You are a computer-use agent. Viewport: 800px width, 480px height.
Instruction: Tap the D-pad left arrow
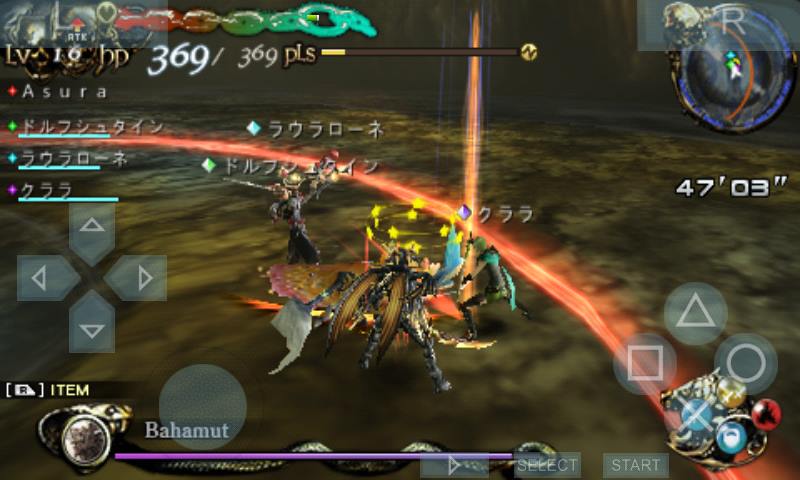pyautogui.click(x=43, y=277)
